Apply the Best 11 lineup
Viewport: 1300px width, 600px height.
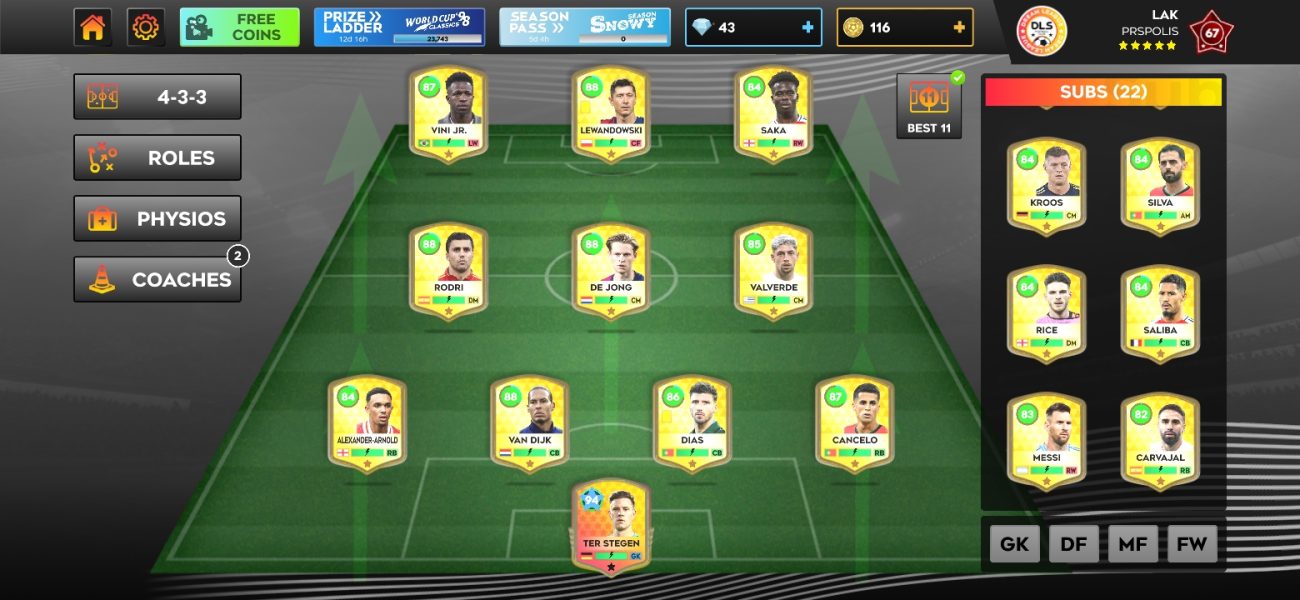pyautogui.click(x=929, y=105)
